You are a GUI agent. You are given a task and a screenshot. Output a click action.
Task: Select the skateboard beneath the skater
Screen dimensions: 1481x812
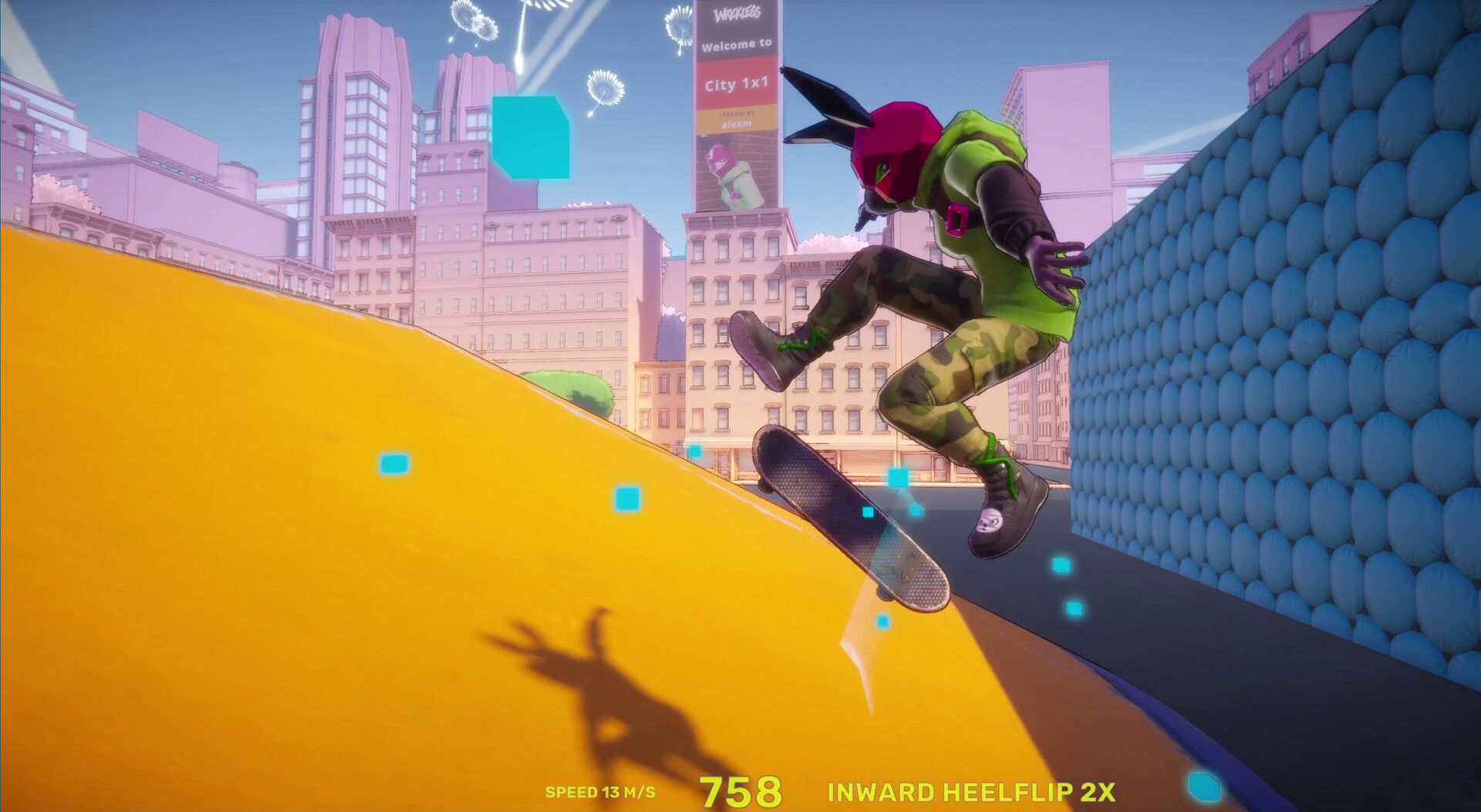point(848,517)
